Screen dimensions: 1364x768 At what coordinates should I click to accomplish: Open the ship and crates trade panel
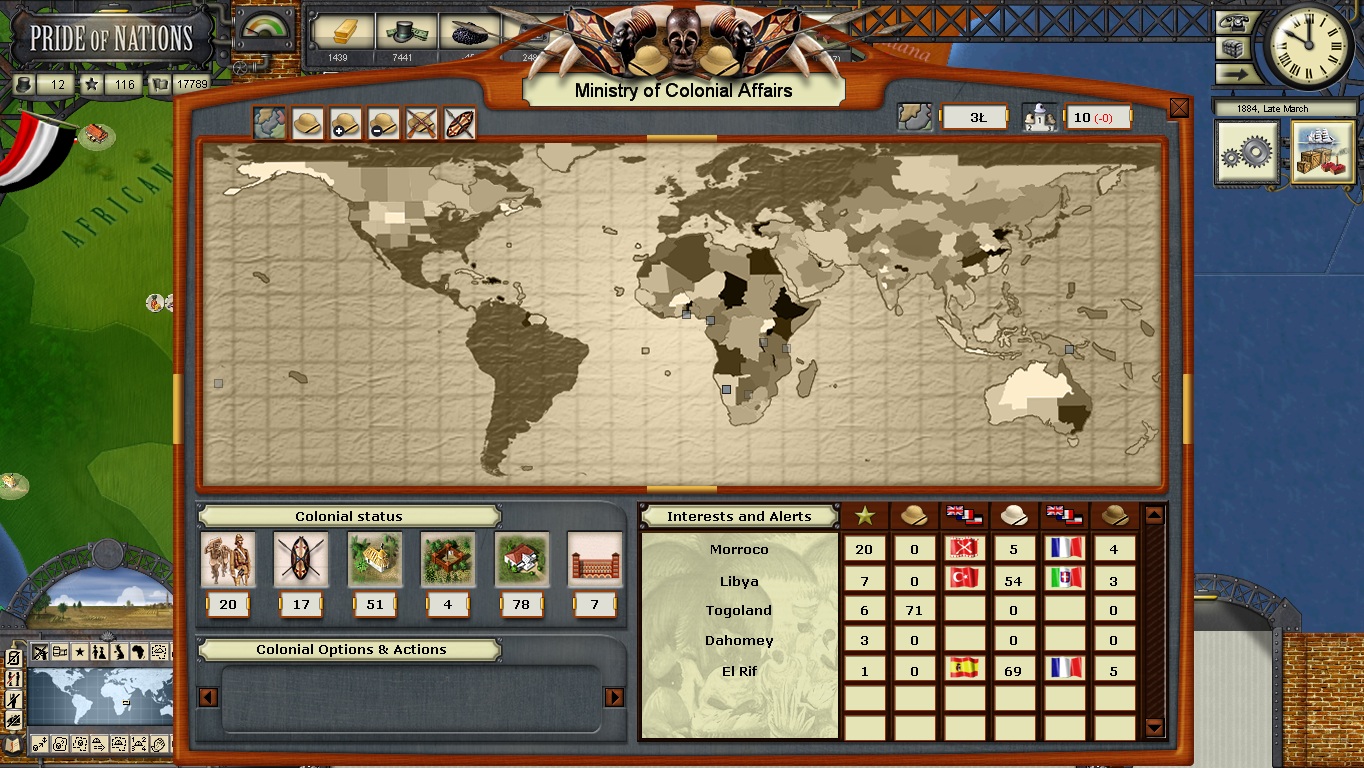[1322, 153]
